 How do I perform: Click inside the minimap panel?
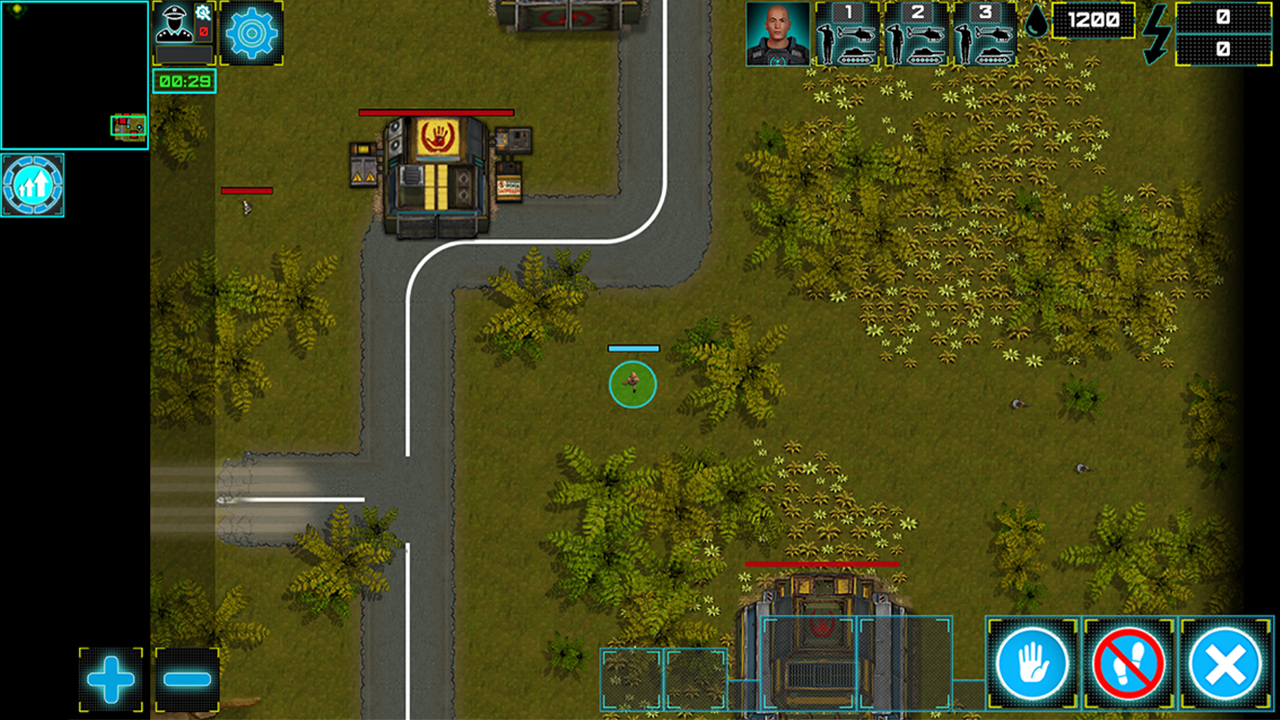coord(75,75)
